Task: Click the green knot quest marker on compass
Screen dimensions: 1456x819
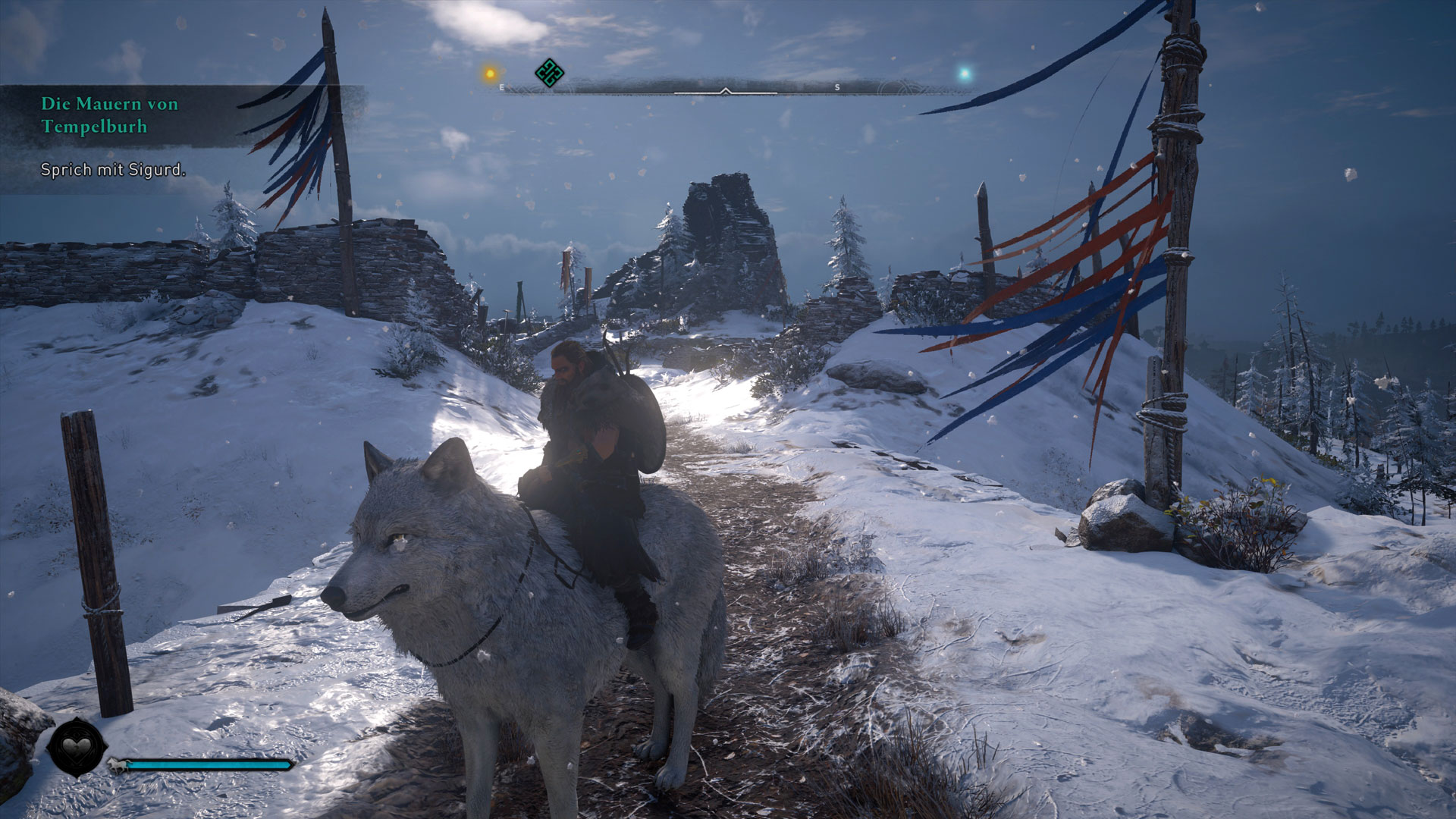Action: pos(549,74)
